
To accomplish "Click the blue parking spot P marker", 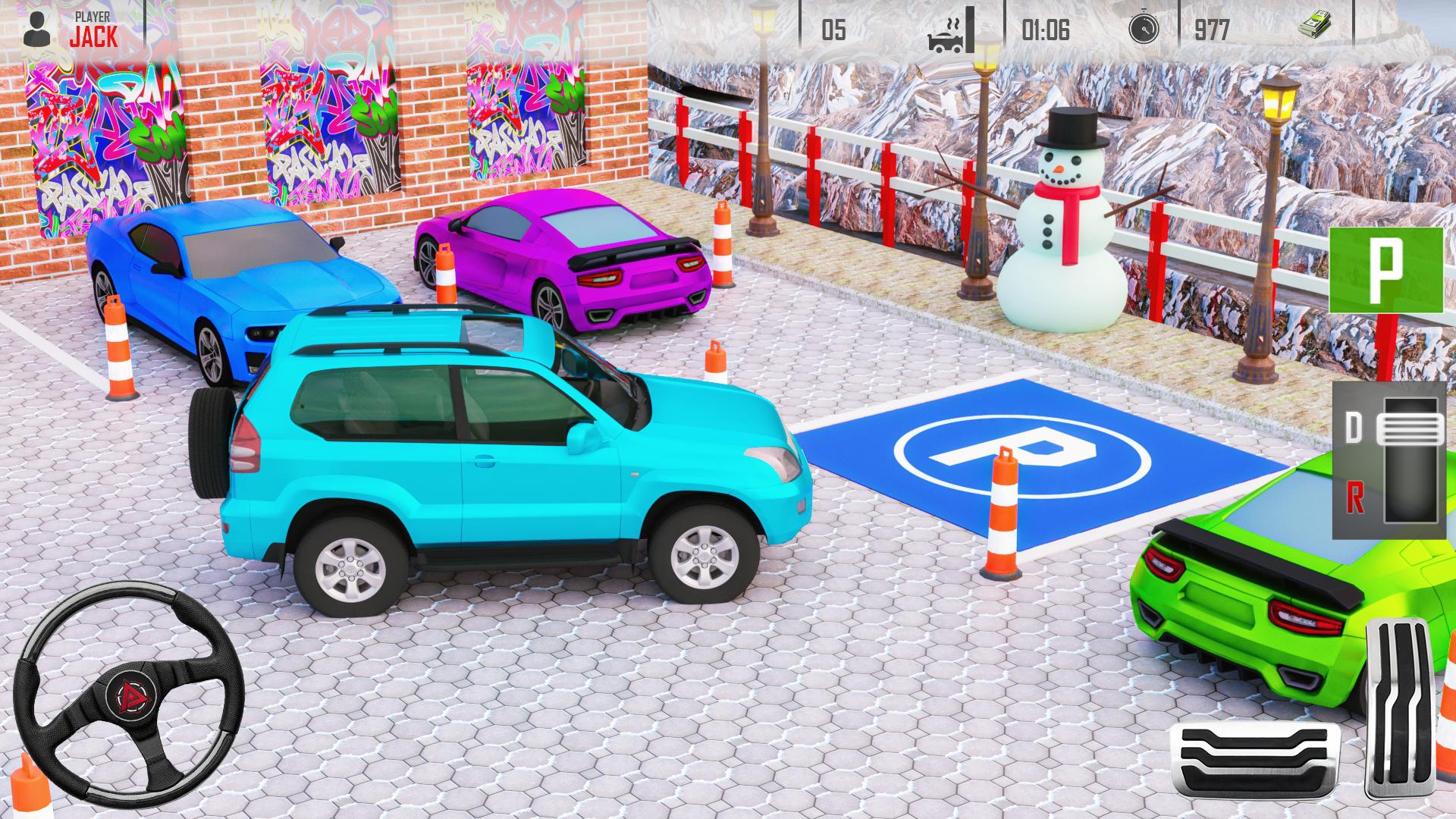I will (x=1023, y=455).
